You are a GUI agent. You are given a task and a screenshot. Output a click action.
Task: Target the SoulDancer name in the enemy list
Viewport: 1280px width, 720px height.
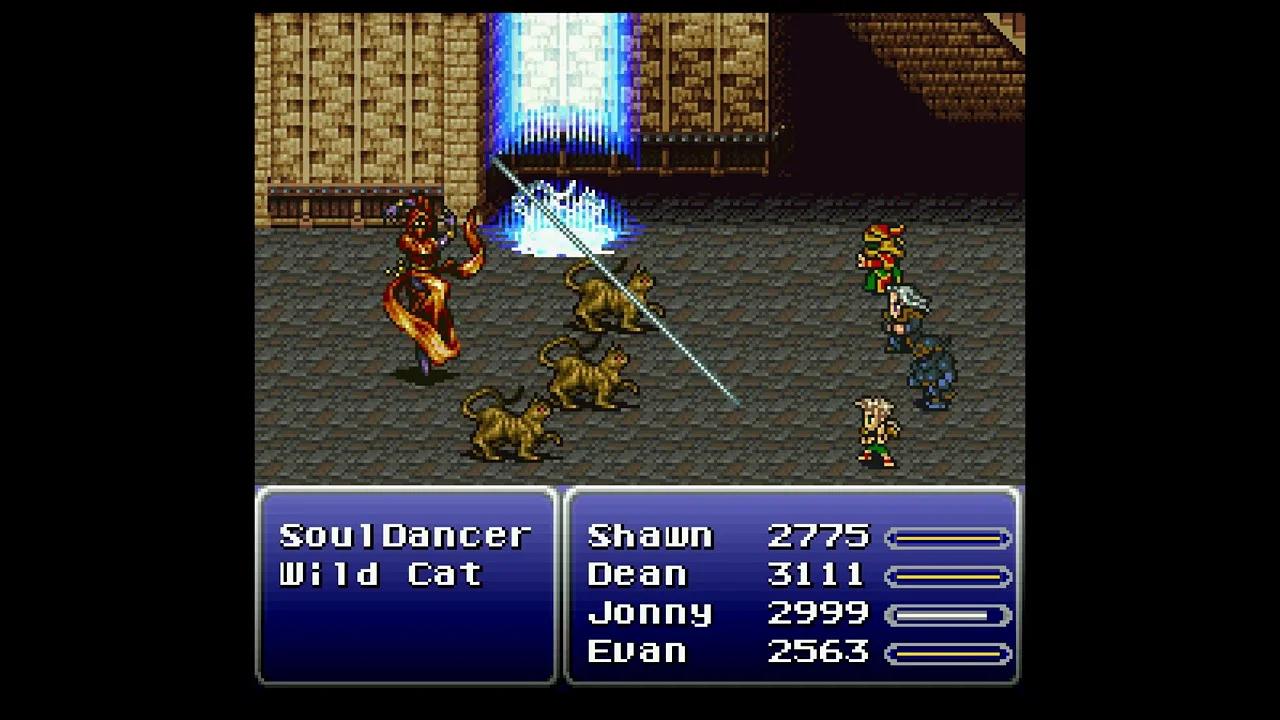pos(405,535)
